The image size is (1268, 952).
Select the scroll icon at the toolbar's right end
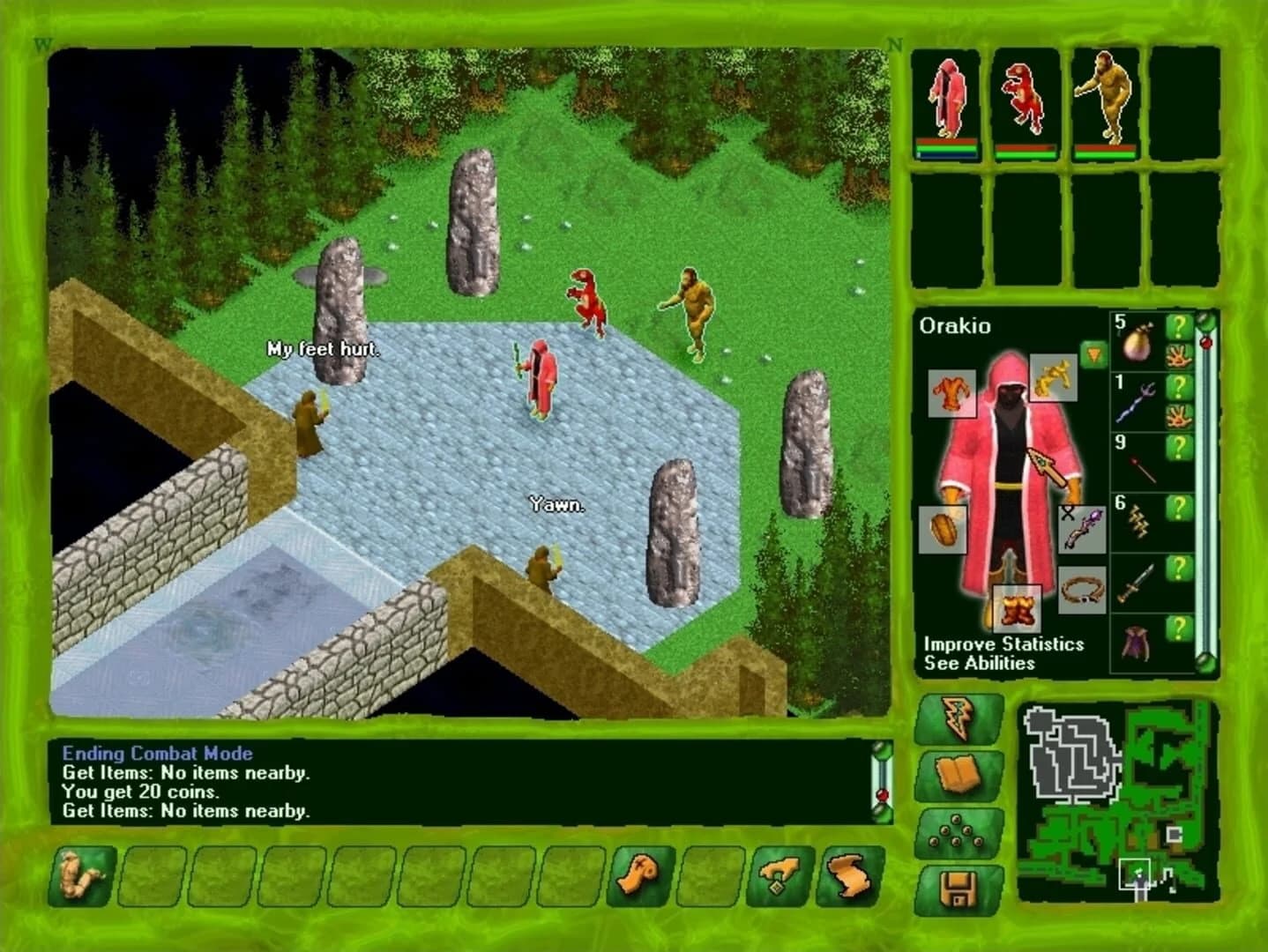click(851, 874)
